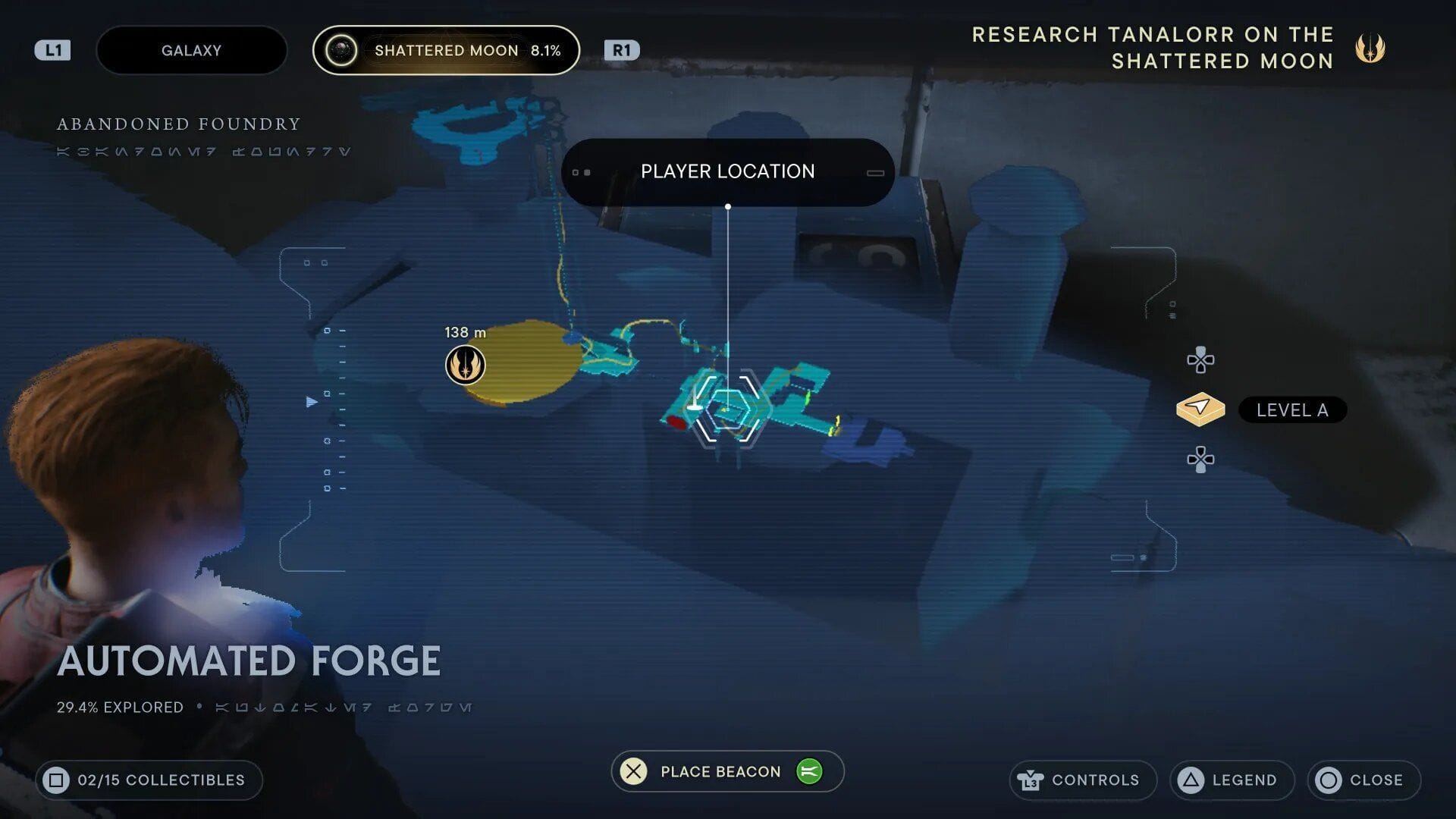1456x819 pixels.
Task: Close the holomap screen
Action: coord(1363,780)
